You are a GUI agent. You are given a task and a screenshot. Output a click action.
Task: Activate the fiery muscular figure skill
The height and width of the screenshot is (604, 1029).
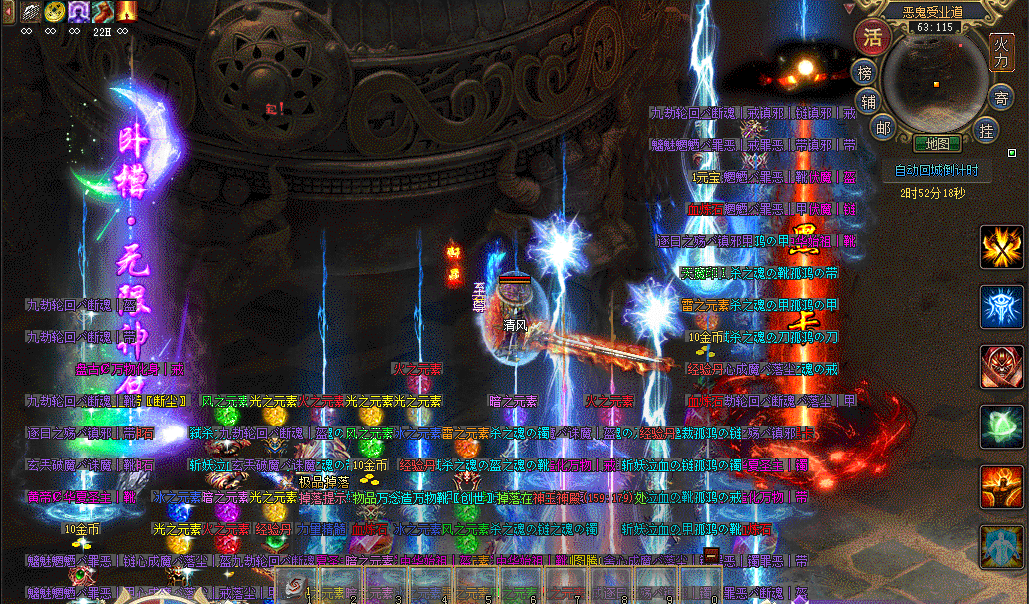[1001, 487]
